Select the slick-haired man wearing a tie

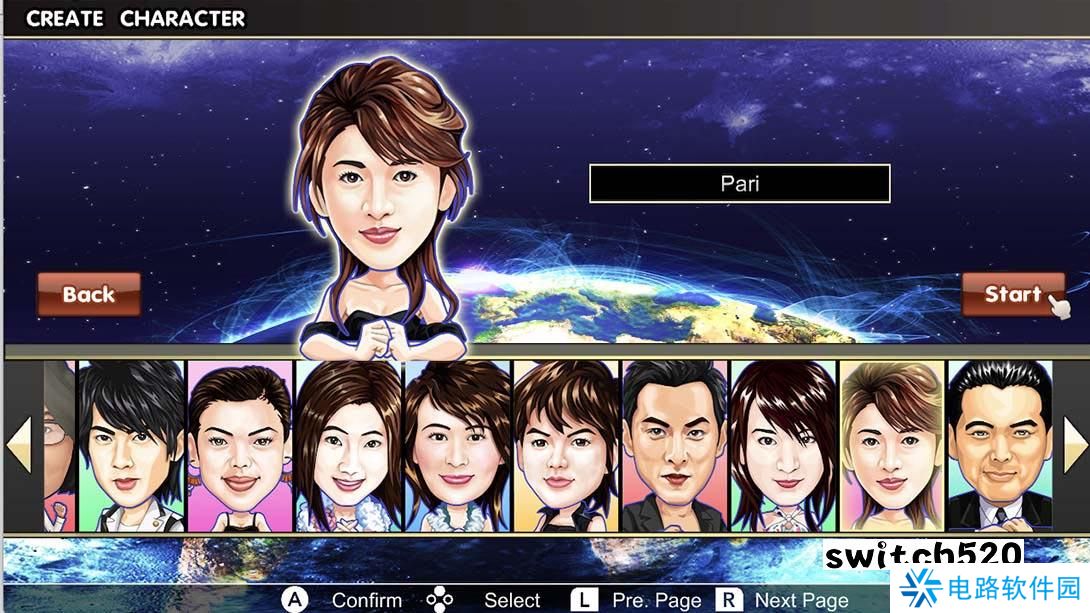coord(999,446)
